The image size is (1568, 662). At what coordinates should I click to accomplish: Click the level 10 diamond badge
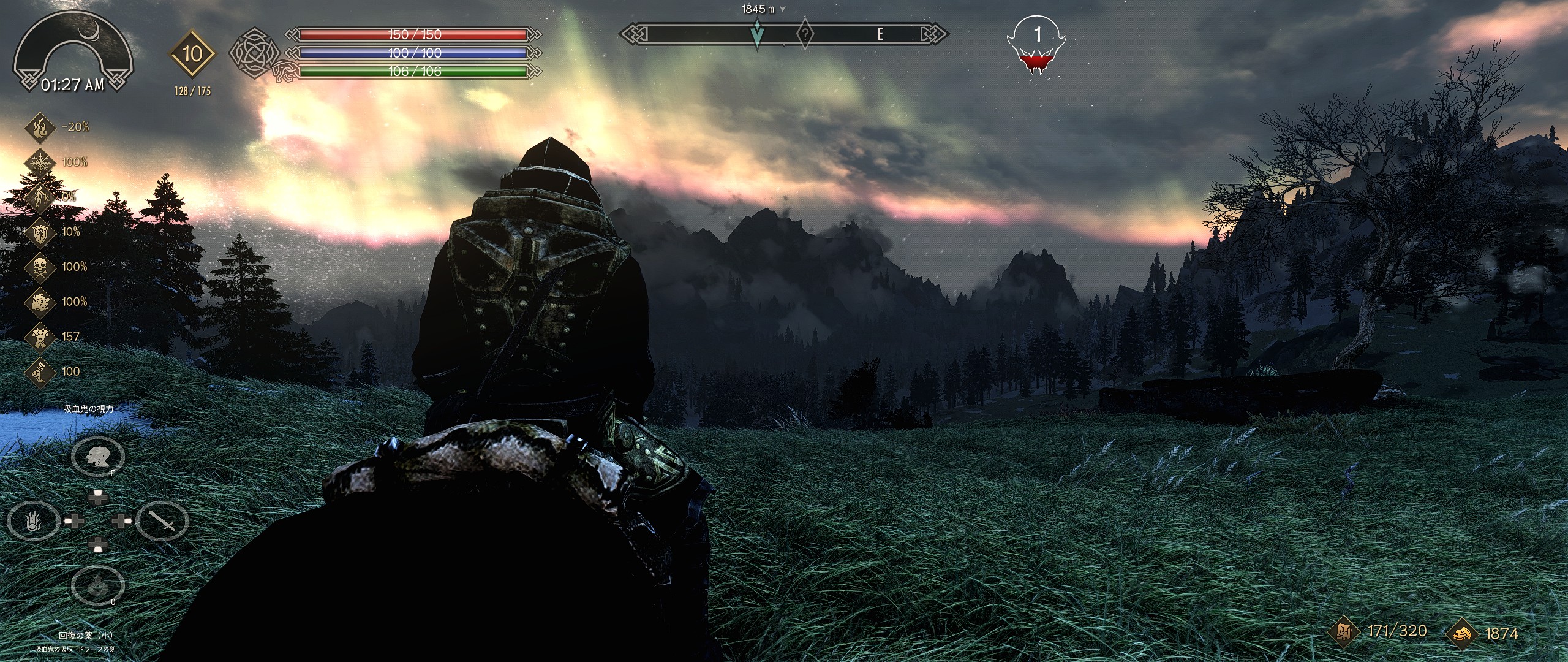pyautogui.click(x=192, y=54)
